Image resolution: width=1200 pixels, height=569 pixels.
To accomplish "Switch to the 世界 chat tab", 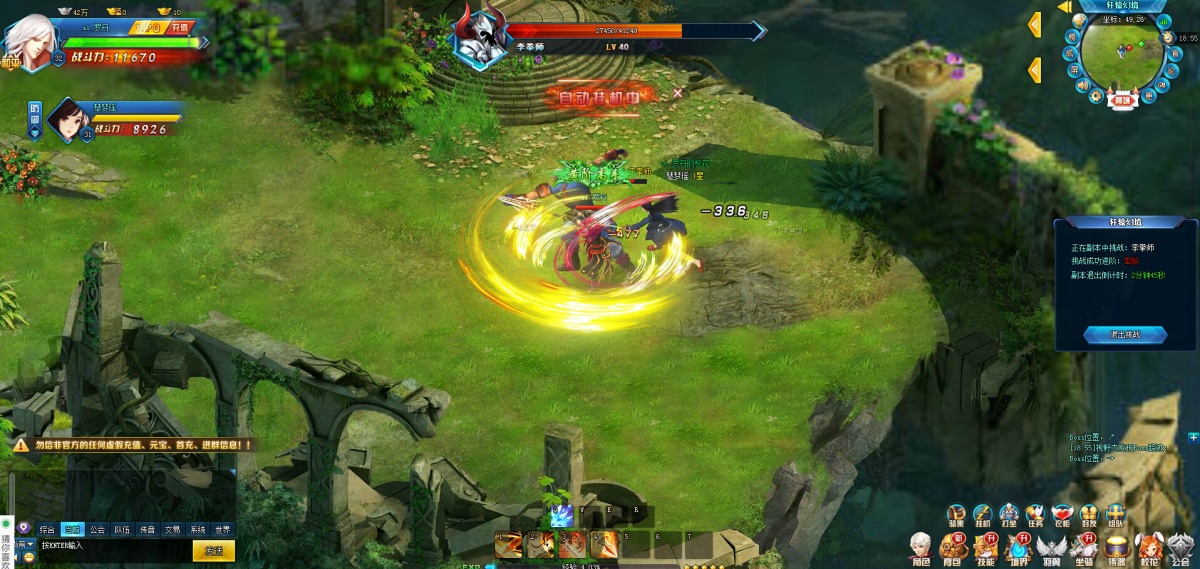I will [x=222, y=529].
